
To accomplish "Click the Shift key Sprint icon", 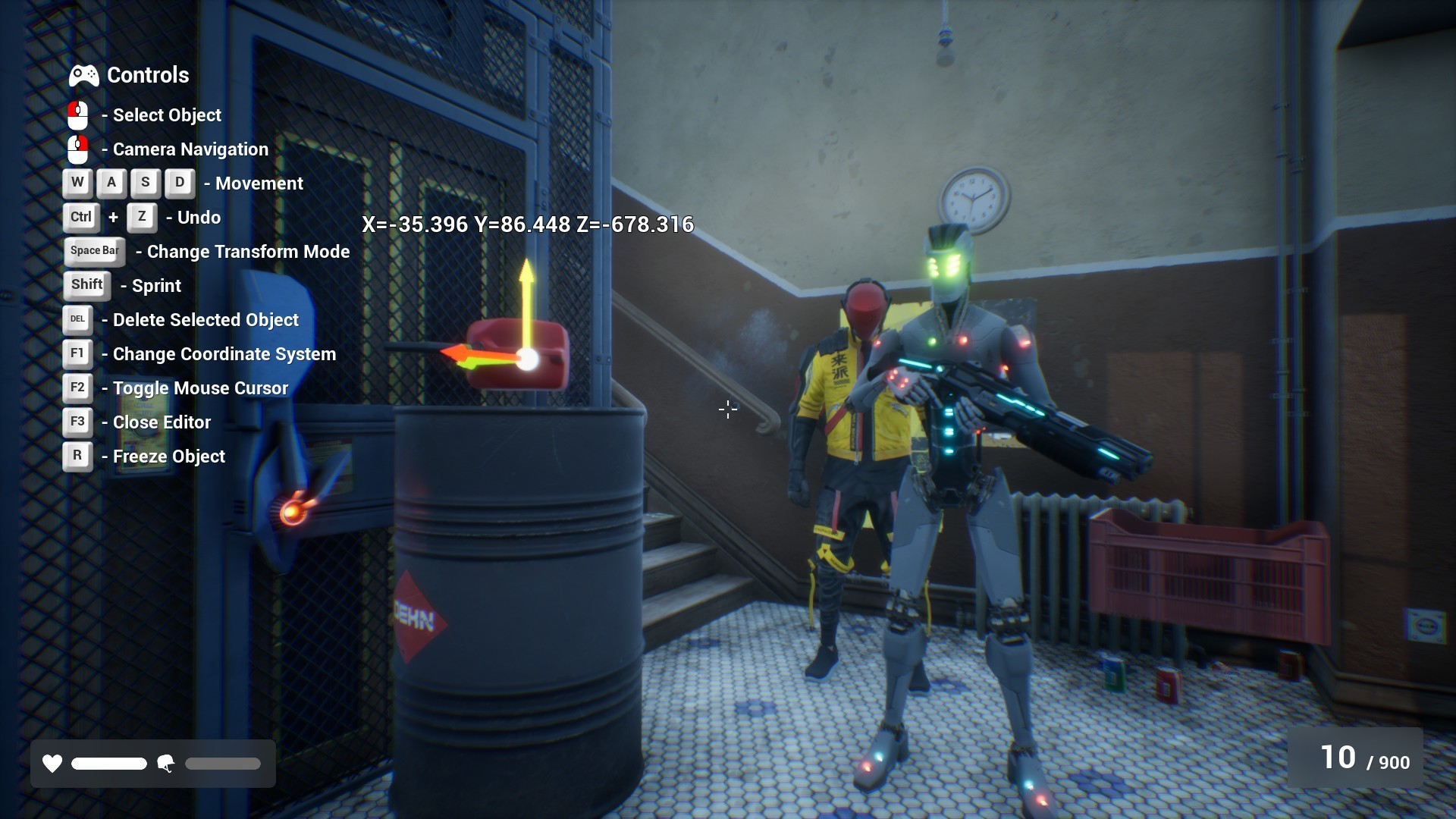I will [86, 285].
